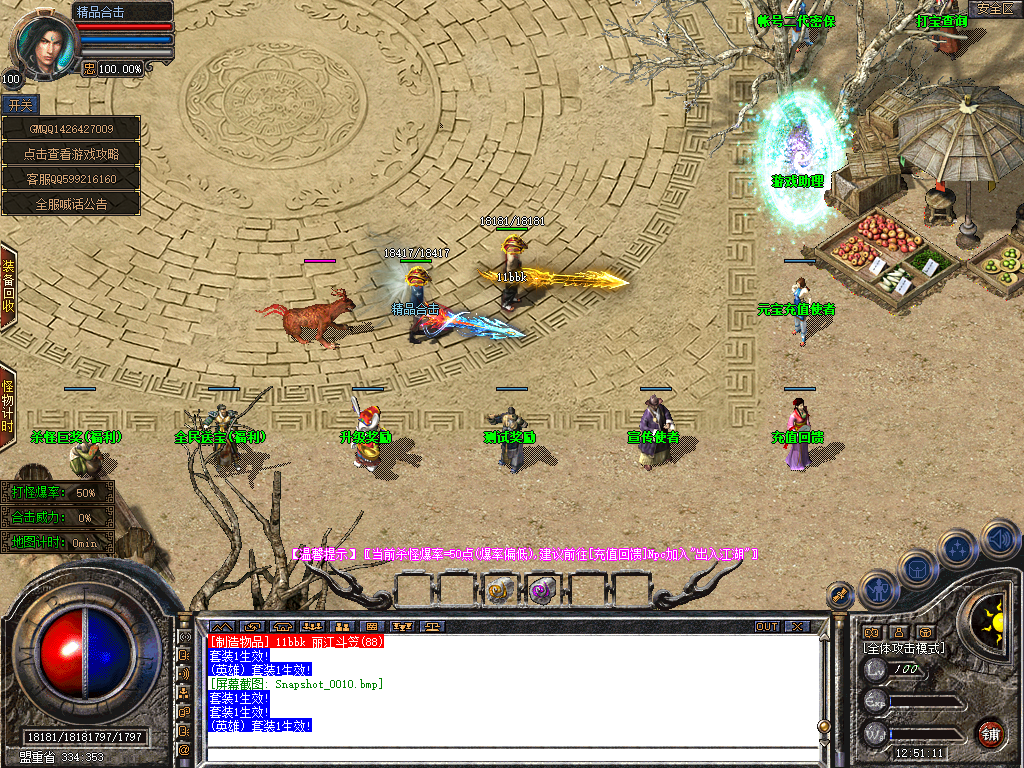This screenshot has width=1024, height=768.
Task: Click the GMQQ1426427009 contact button
Action: coord(71,129)
